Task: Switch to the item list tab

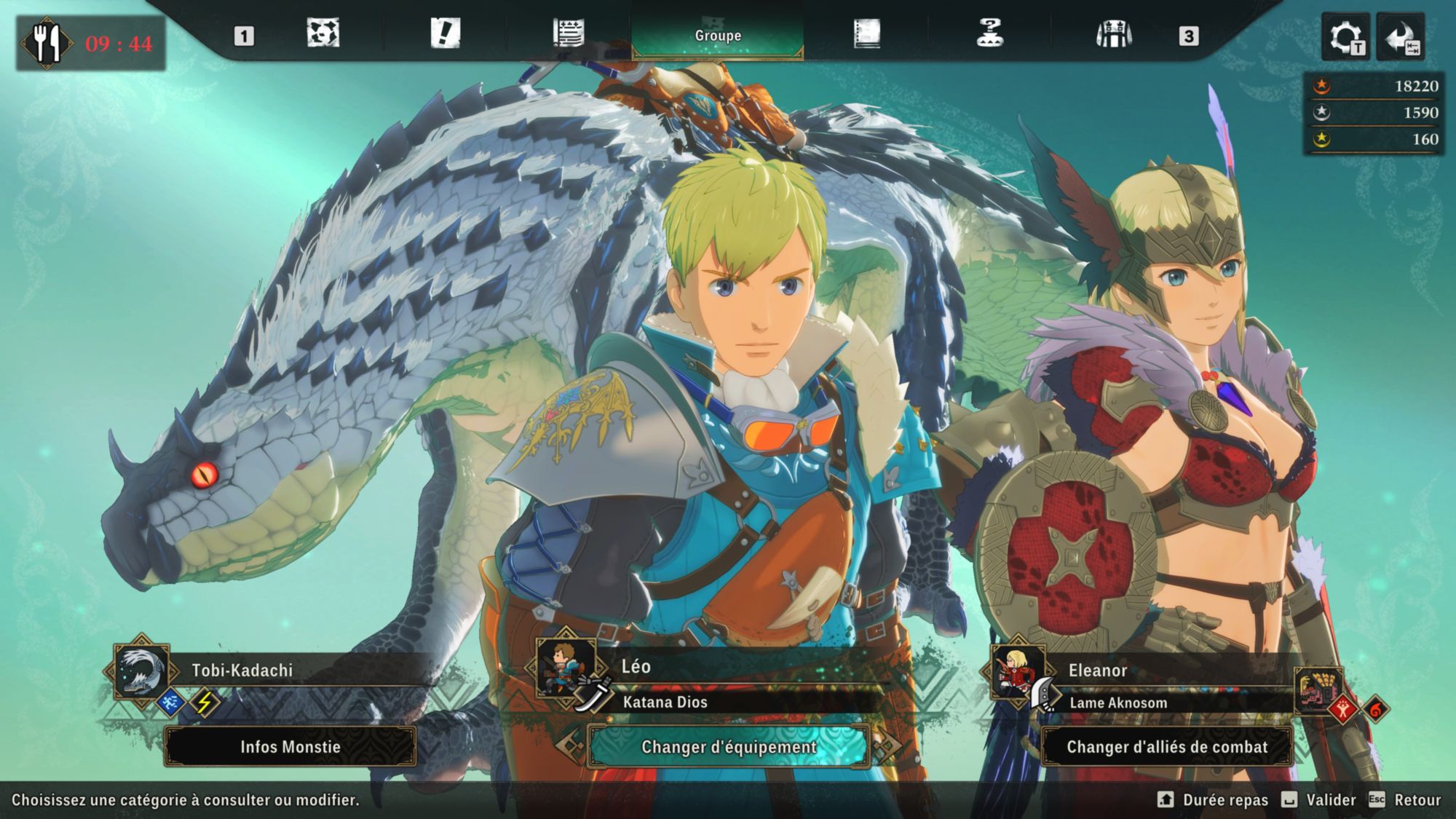Action: [568, 33]
